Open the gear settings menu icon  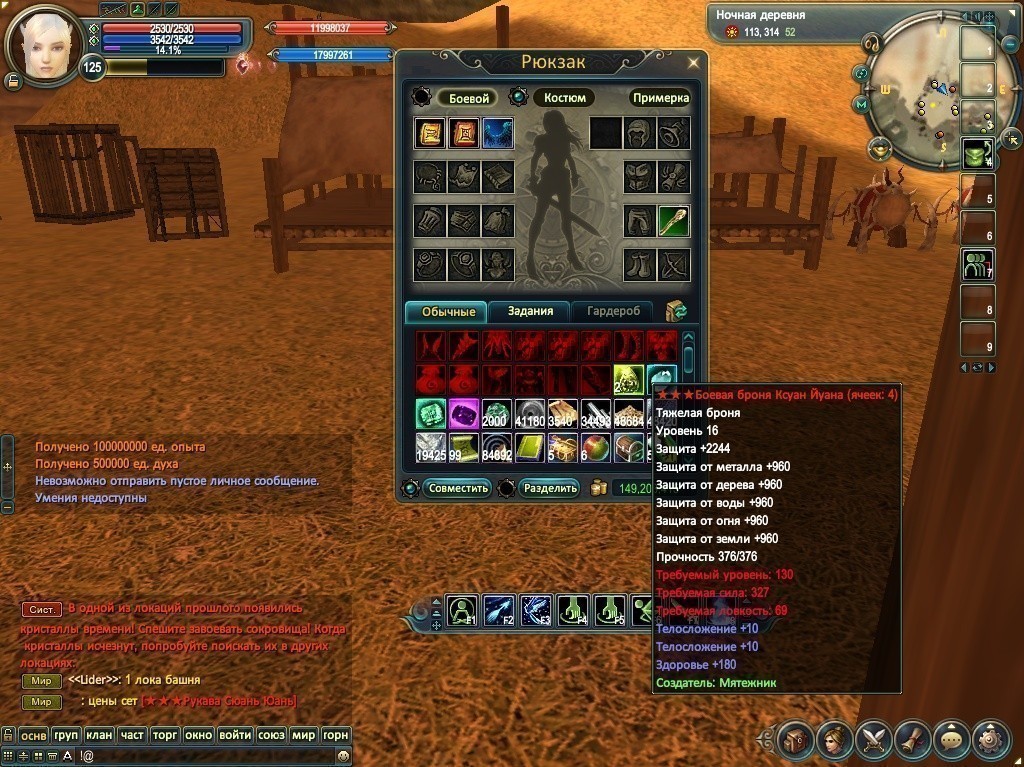tap(991, 739)
